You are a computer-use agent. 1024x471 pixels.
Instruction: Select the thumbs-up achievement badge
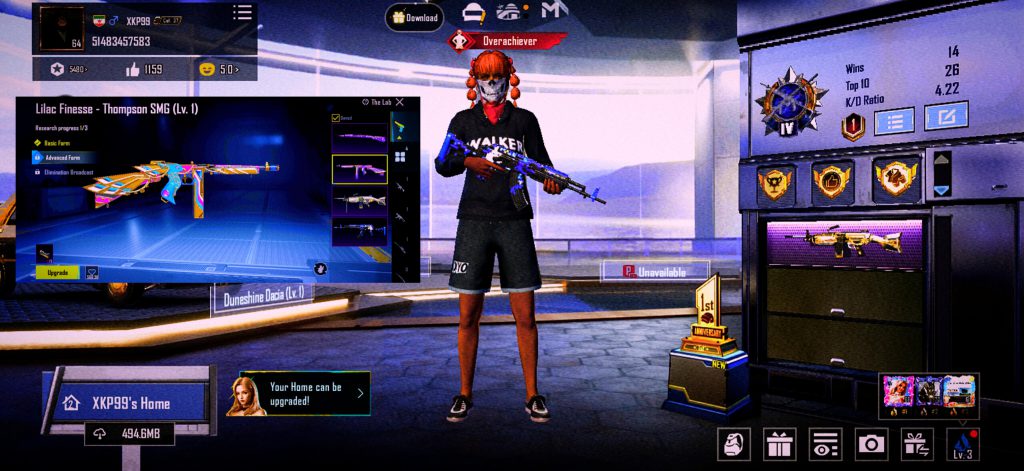click(832, 180)
